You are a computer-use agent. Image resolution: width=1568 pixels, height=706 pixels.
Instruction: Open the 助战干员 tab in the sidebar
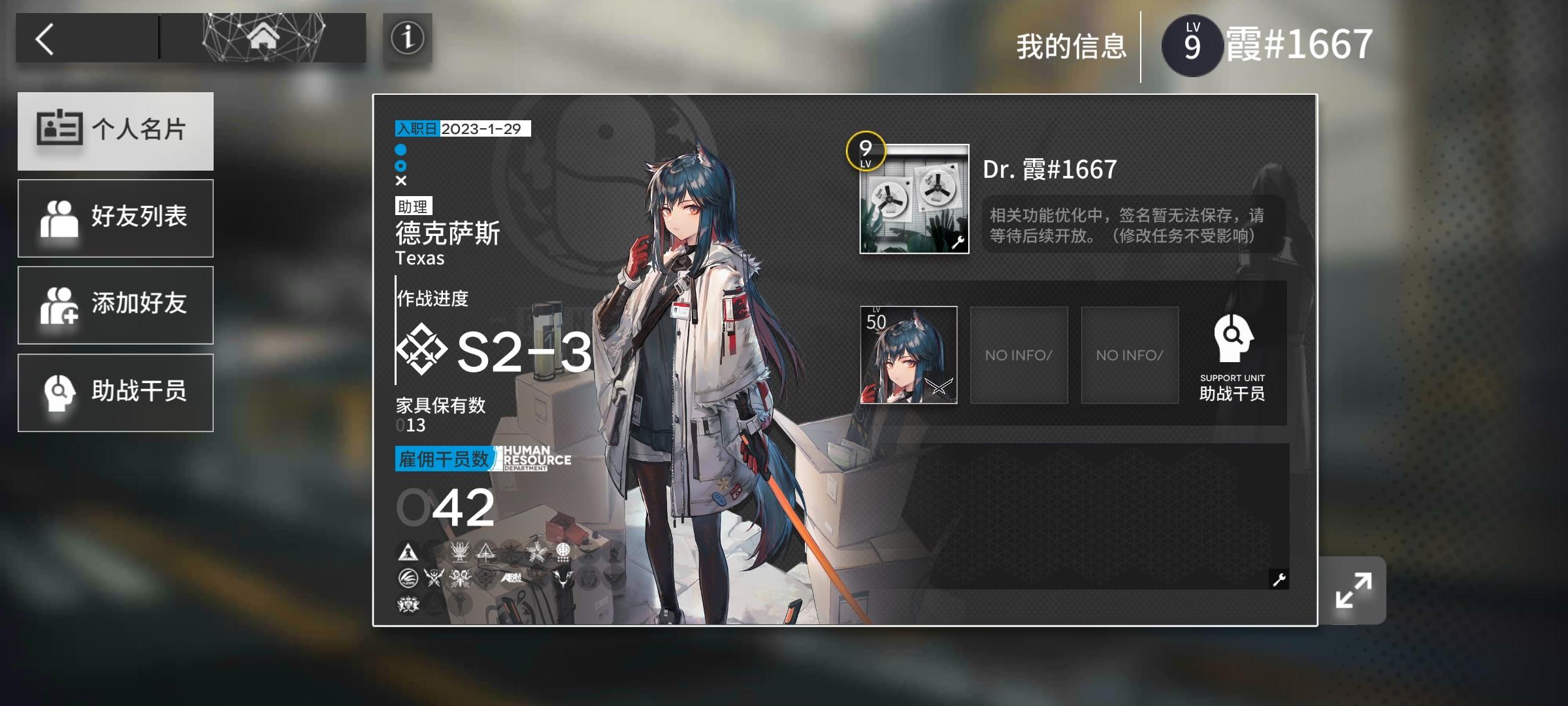coord(116,392)
